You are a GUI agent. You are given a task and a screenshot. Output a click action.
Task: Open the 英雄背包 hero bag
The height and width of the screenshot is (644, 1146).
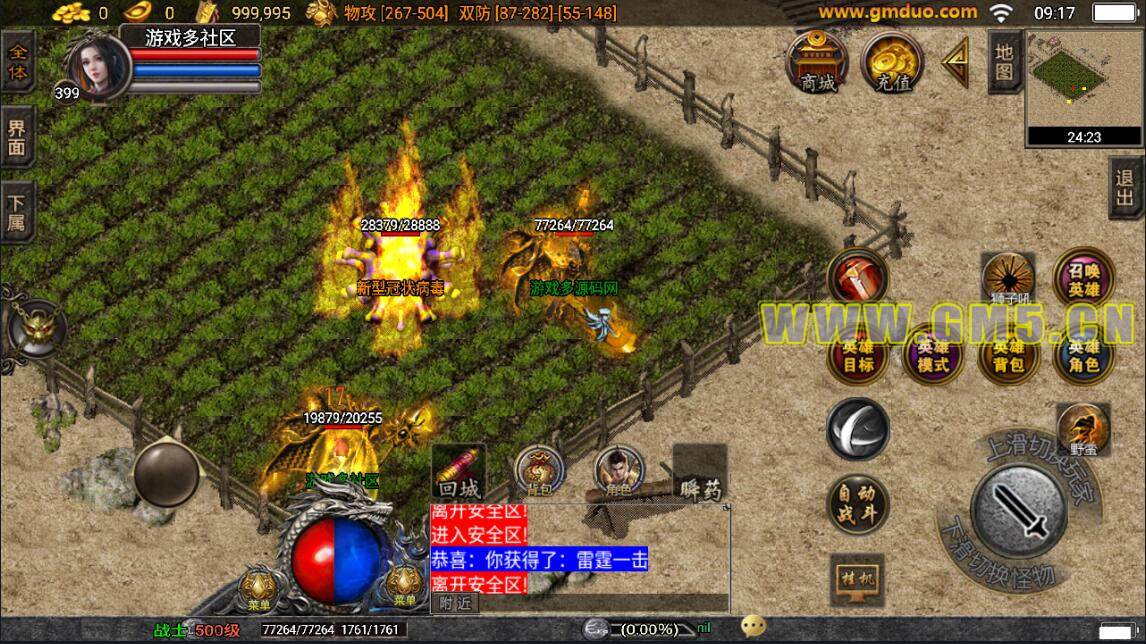[1008, 354]
